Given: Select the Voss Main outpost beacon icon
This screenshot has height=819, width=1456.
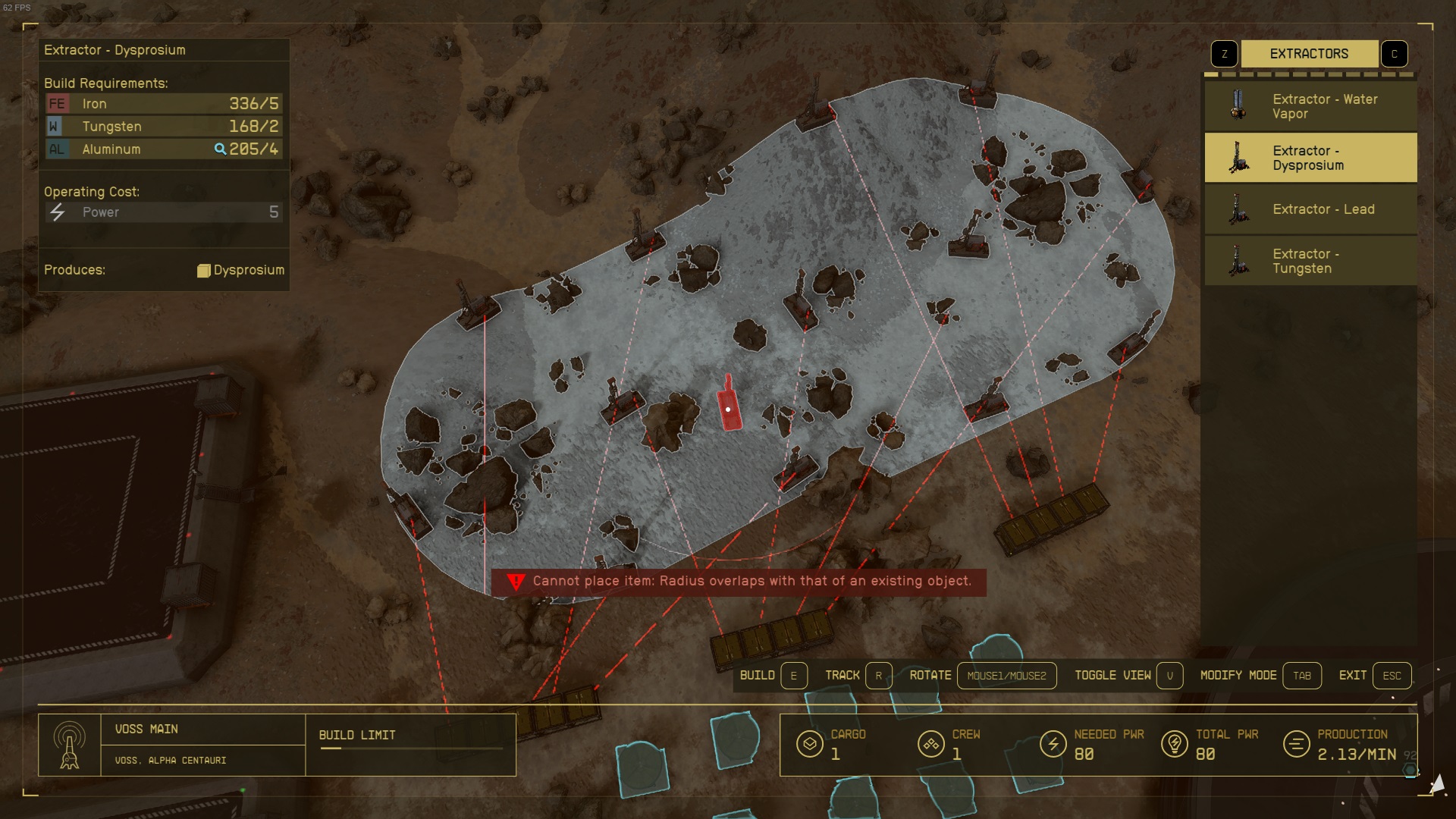Looking at the screenshot, I should tap(70, 745).
